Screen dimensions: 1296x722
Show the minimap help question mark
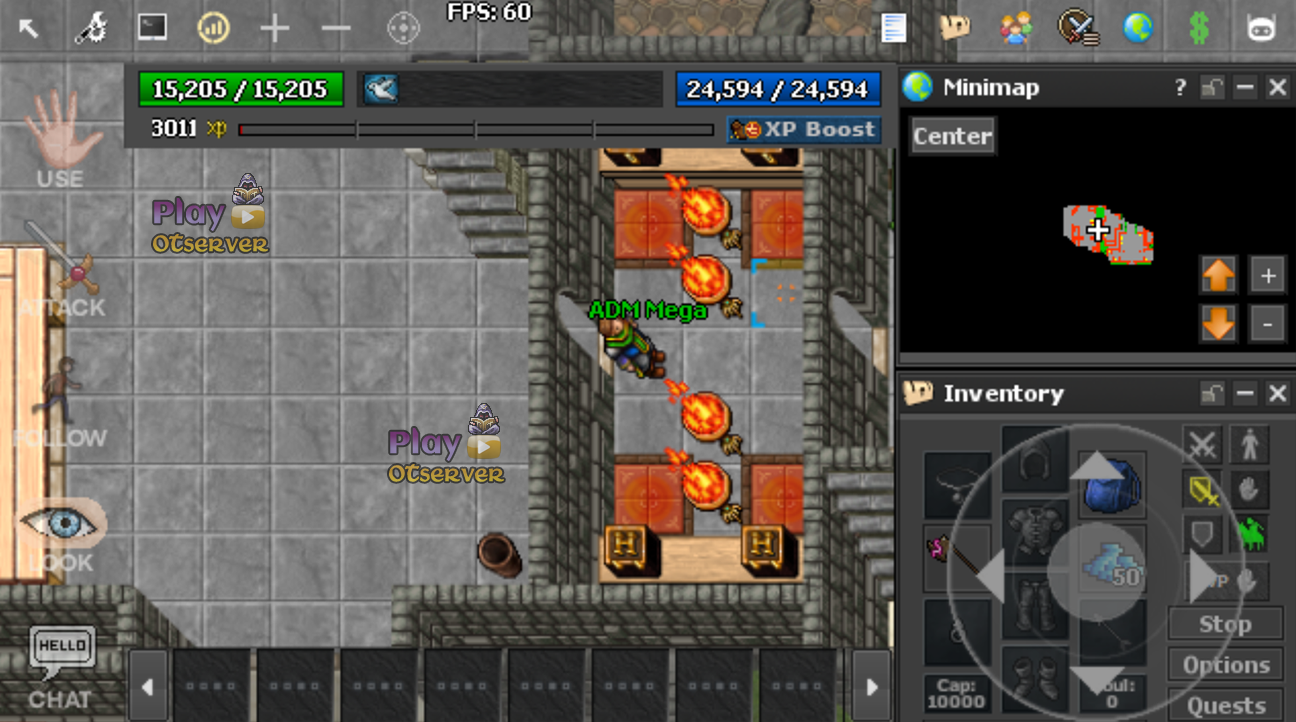[x=1181, y=88]
